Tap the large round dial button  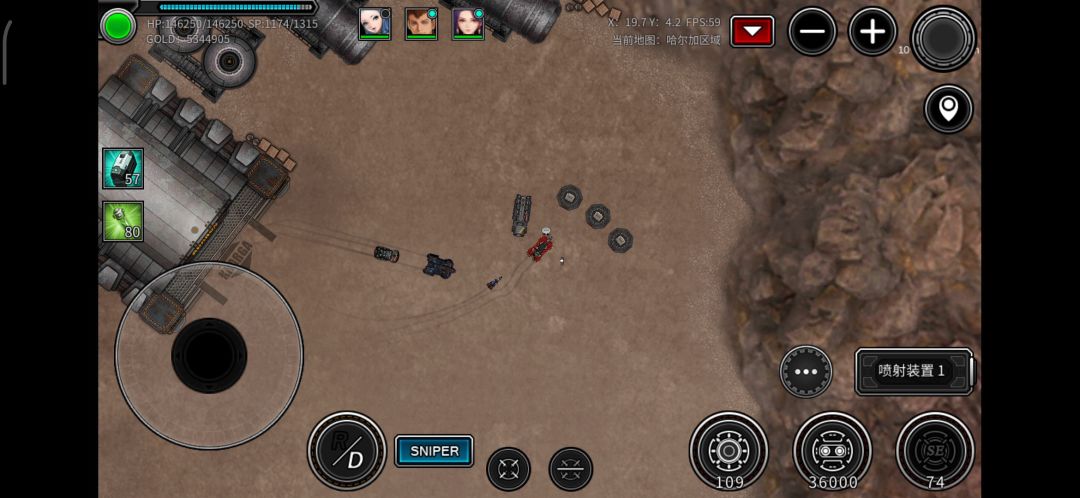[943, 39]
